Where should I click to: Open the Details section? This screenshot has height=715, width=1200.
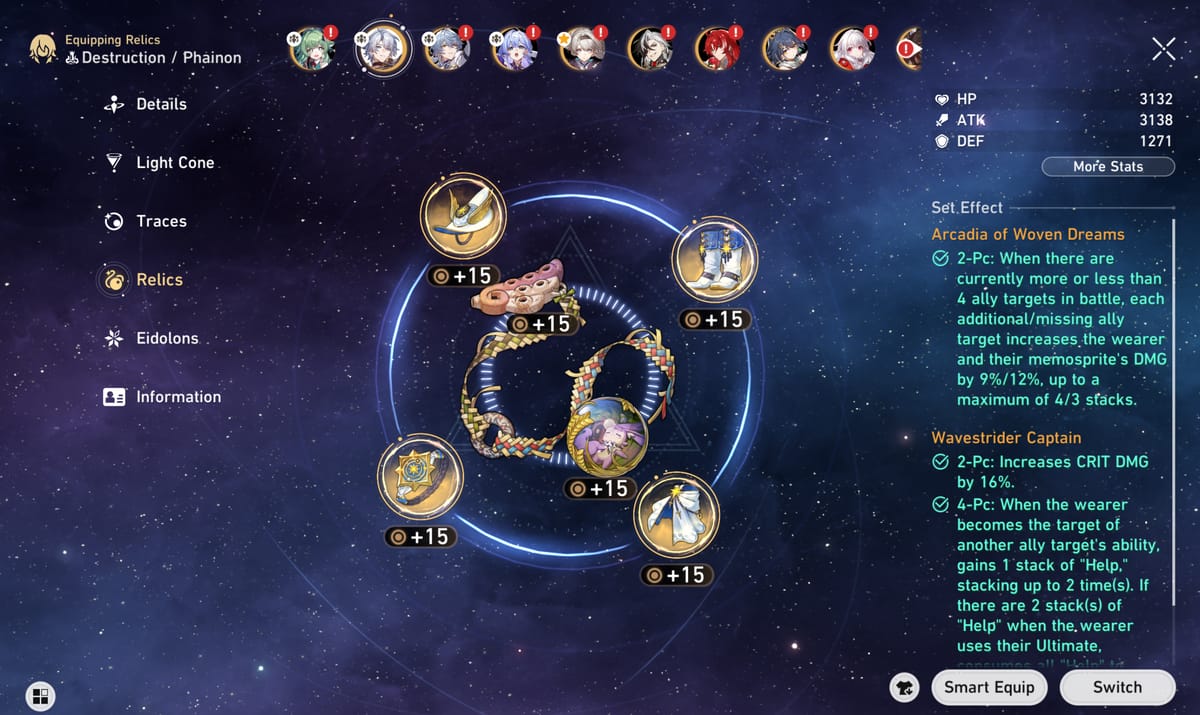[160, 104]
